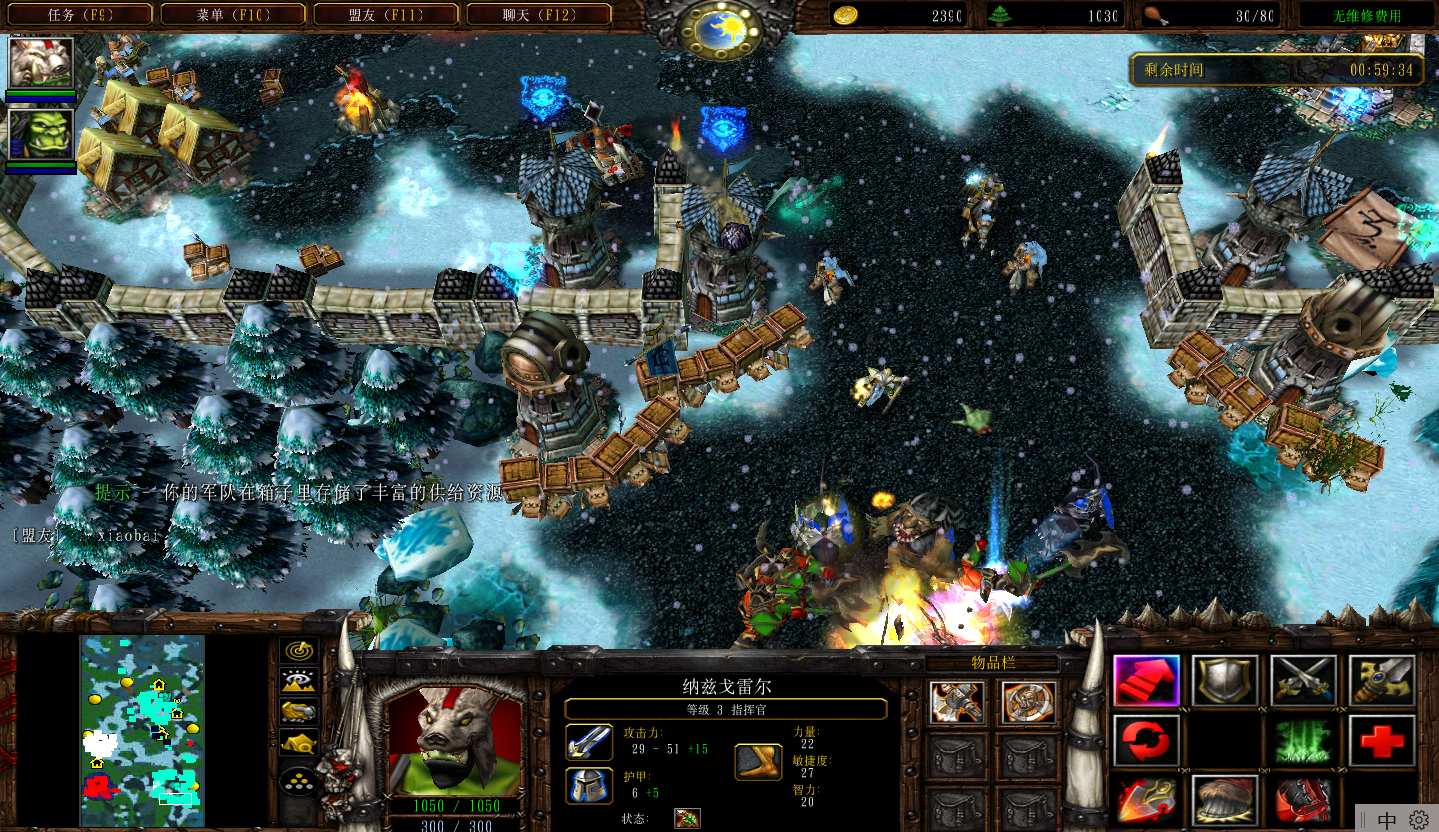Open the 聊天 (F12) chat log
Viewport: 1439px width, 832px height.
click(x=539, y=15)
